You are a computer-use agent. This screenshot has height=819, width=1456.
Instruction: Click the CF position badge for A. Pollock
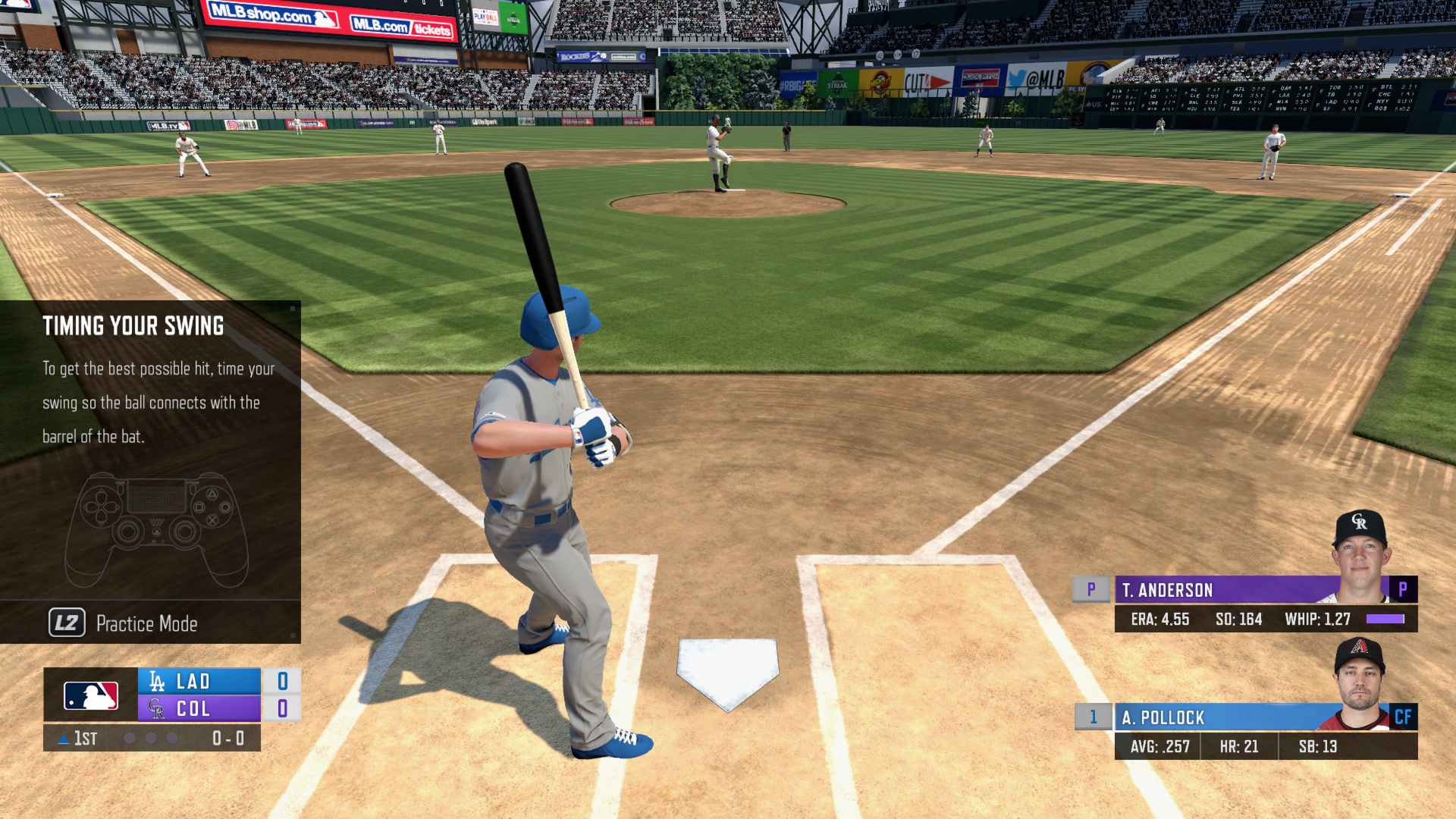coord(1404,717)
